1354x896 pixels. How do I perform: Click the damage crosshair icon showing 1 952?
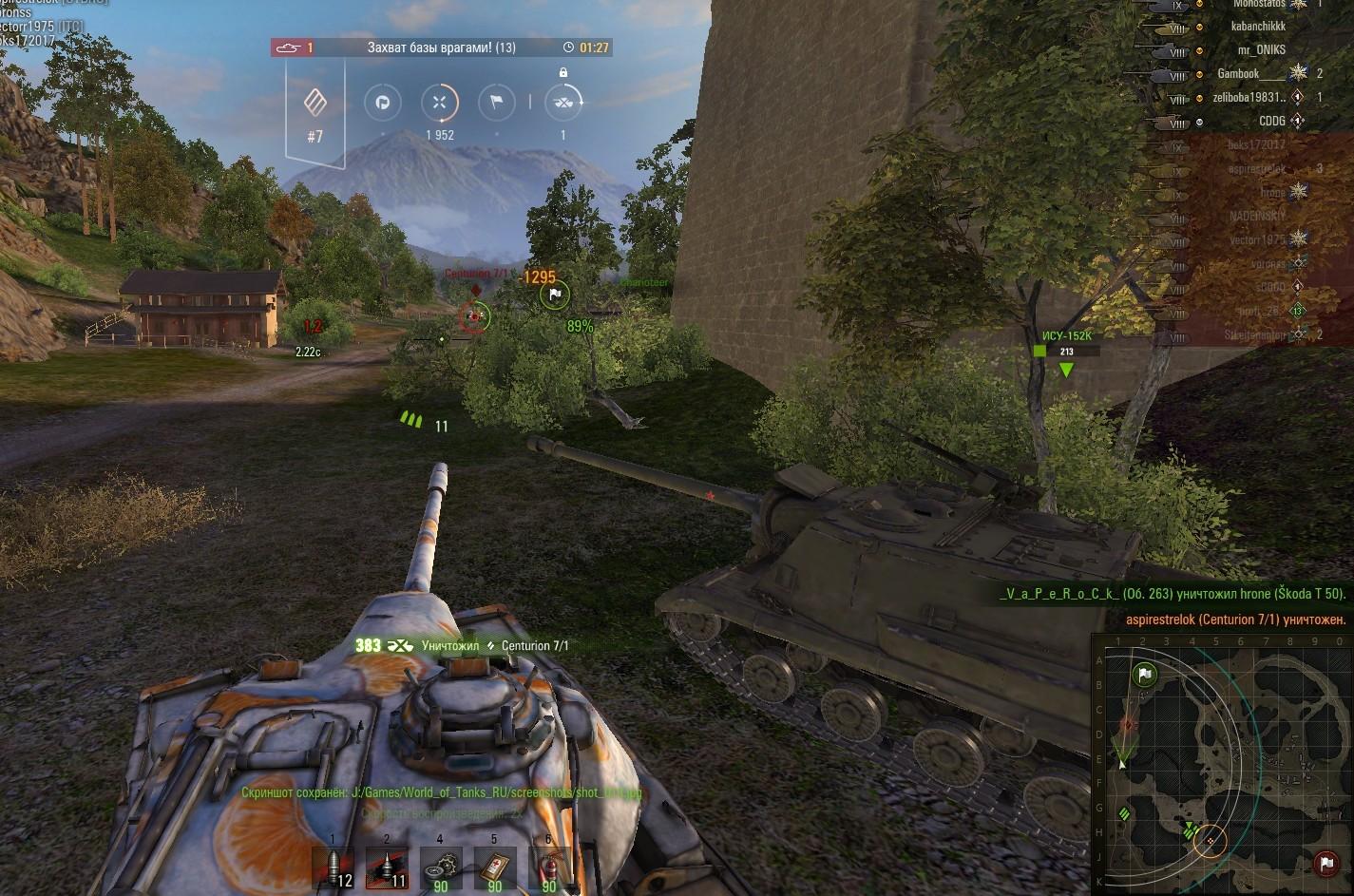(439, 103)
